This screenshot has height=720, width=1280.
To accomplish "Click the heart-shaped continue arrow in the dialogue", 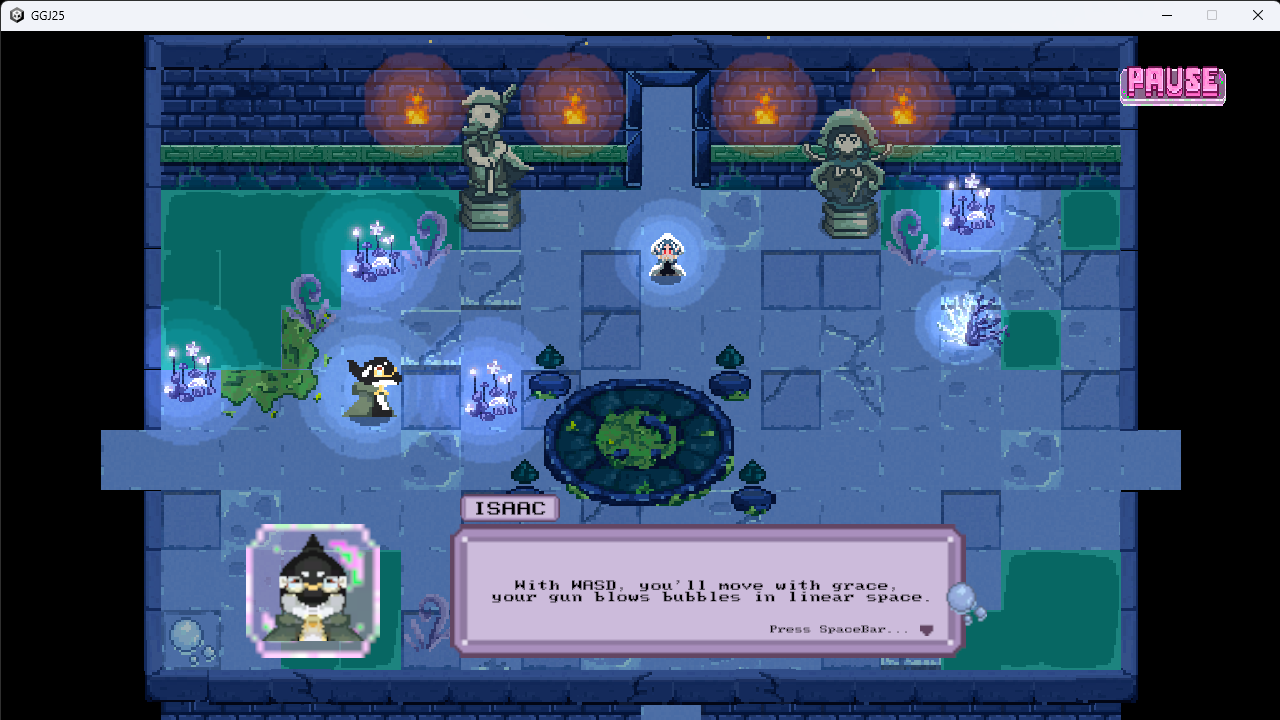I will click(x=924, y=630).
